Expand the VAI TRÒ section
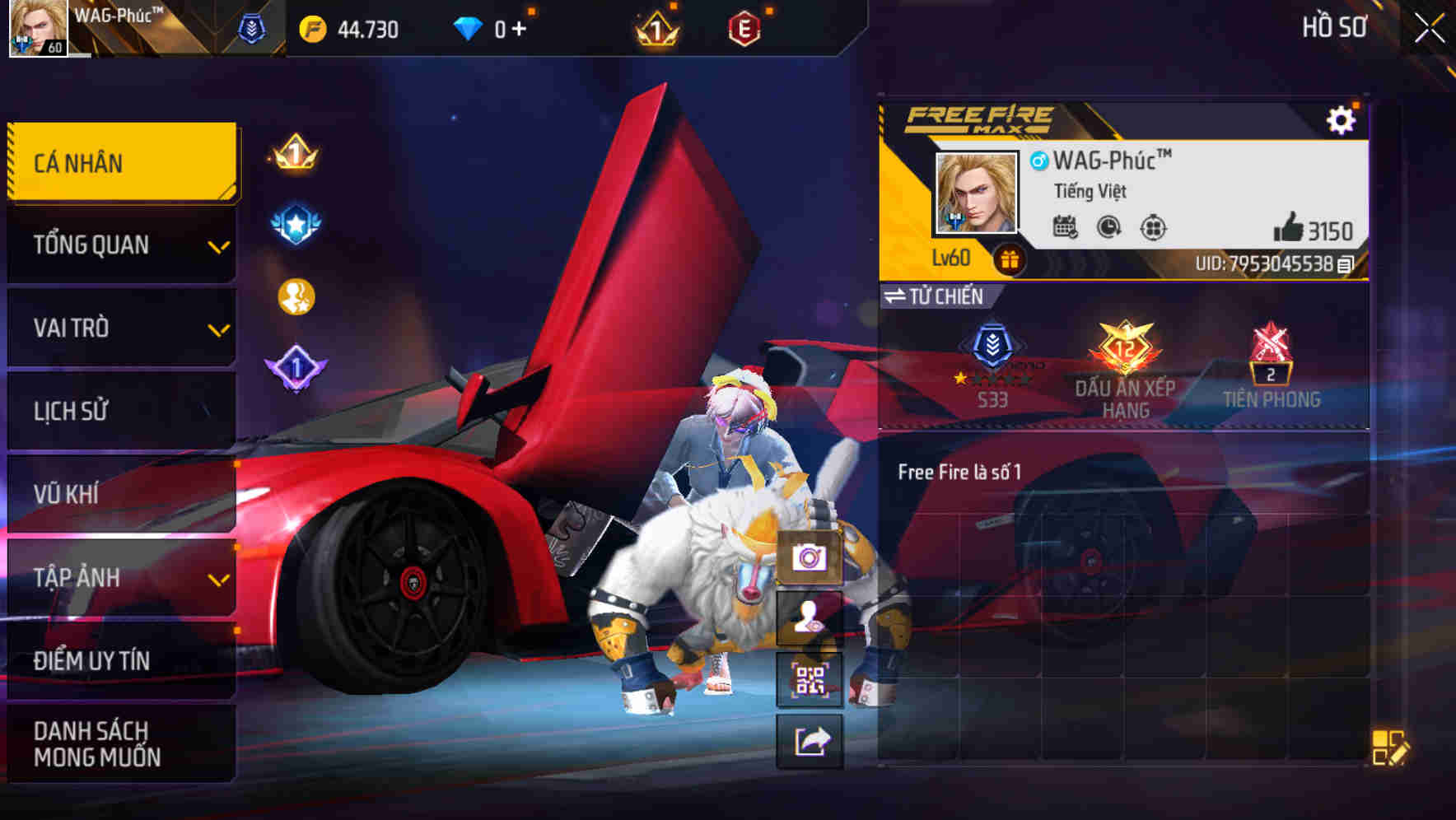Viewport: 1456px width, 820px height. pos(121,328)
